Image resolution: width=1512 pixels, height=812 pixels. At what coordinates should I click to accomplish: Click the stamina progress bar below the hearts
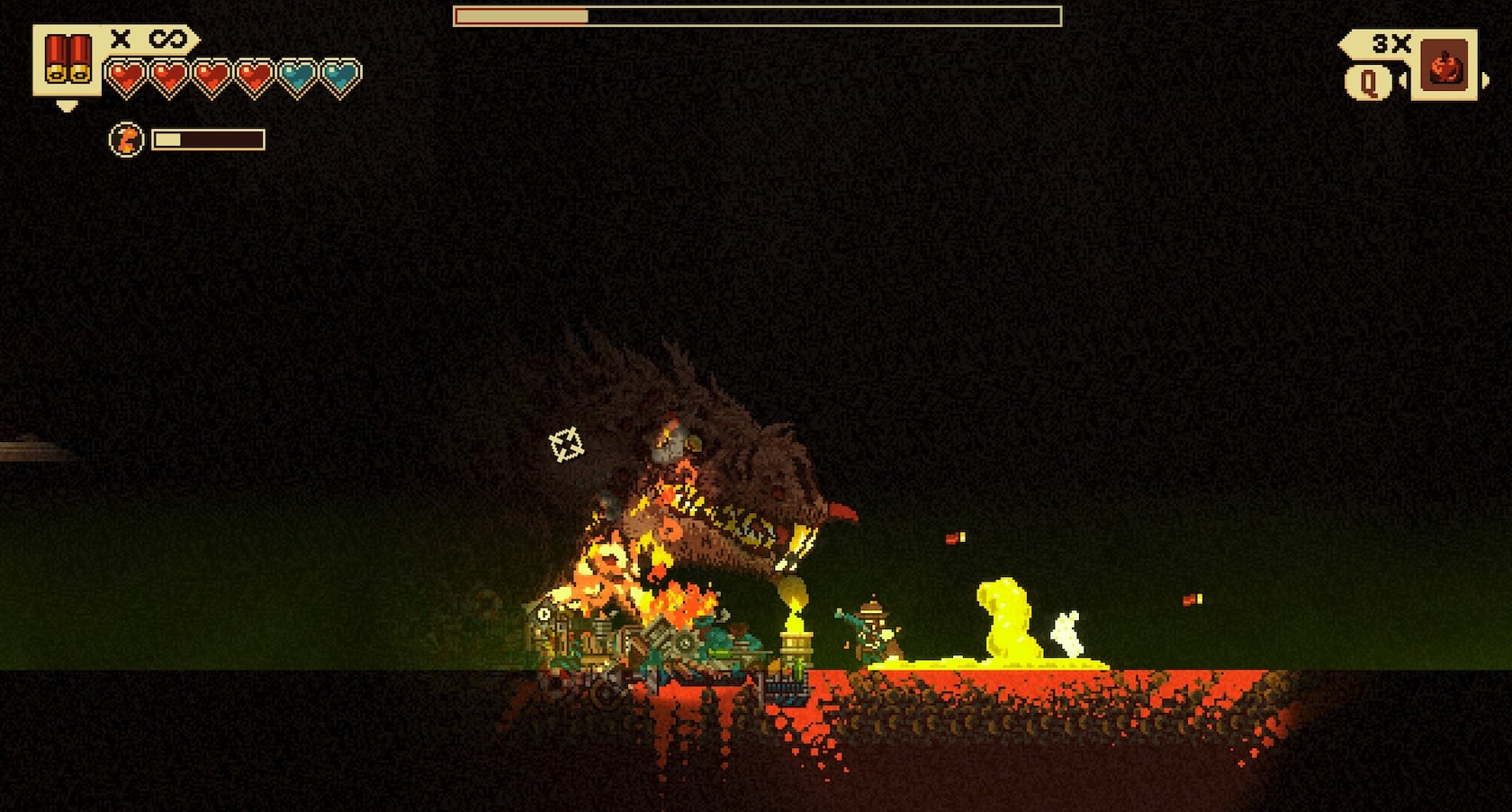207,140
